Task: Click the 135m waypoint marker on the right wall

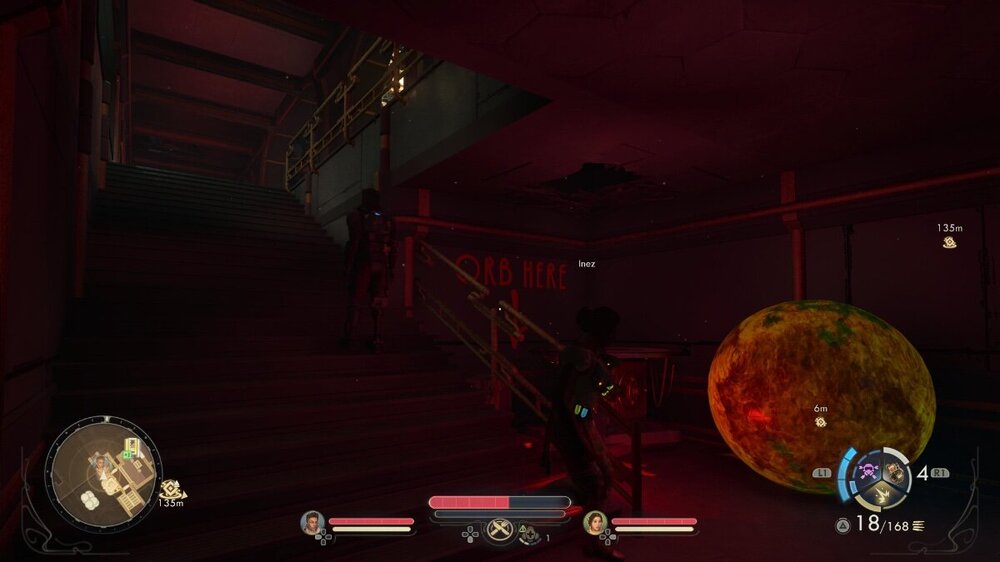Action: [950, 242]
